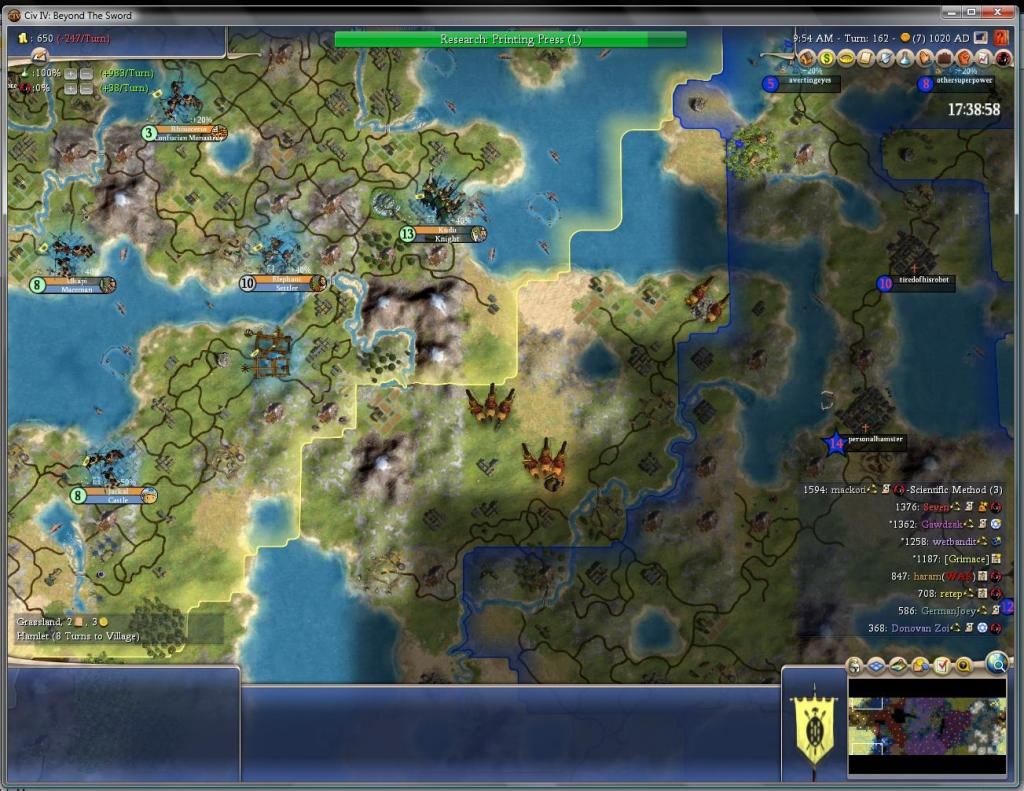
Task: Open the Financial Advisor dollar icon
Action: point(827,59)
